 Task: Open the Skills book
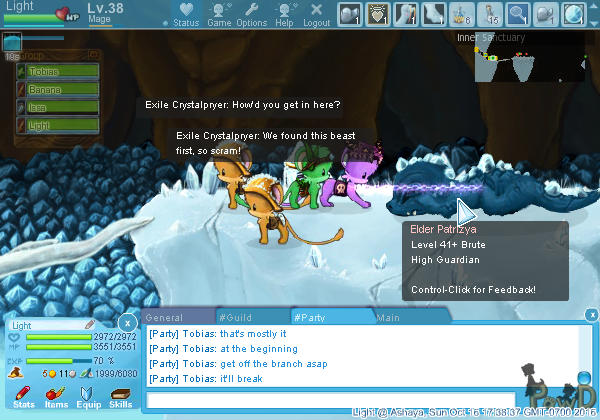120,396
